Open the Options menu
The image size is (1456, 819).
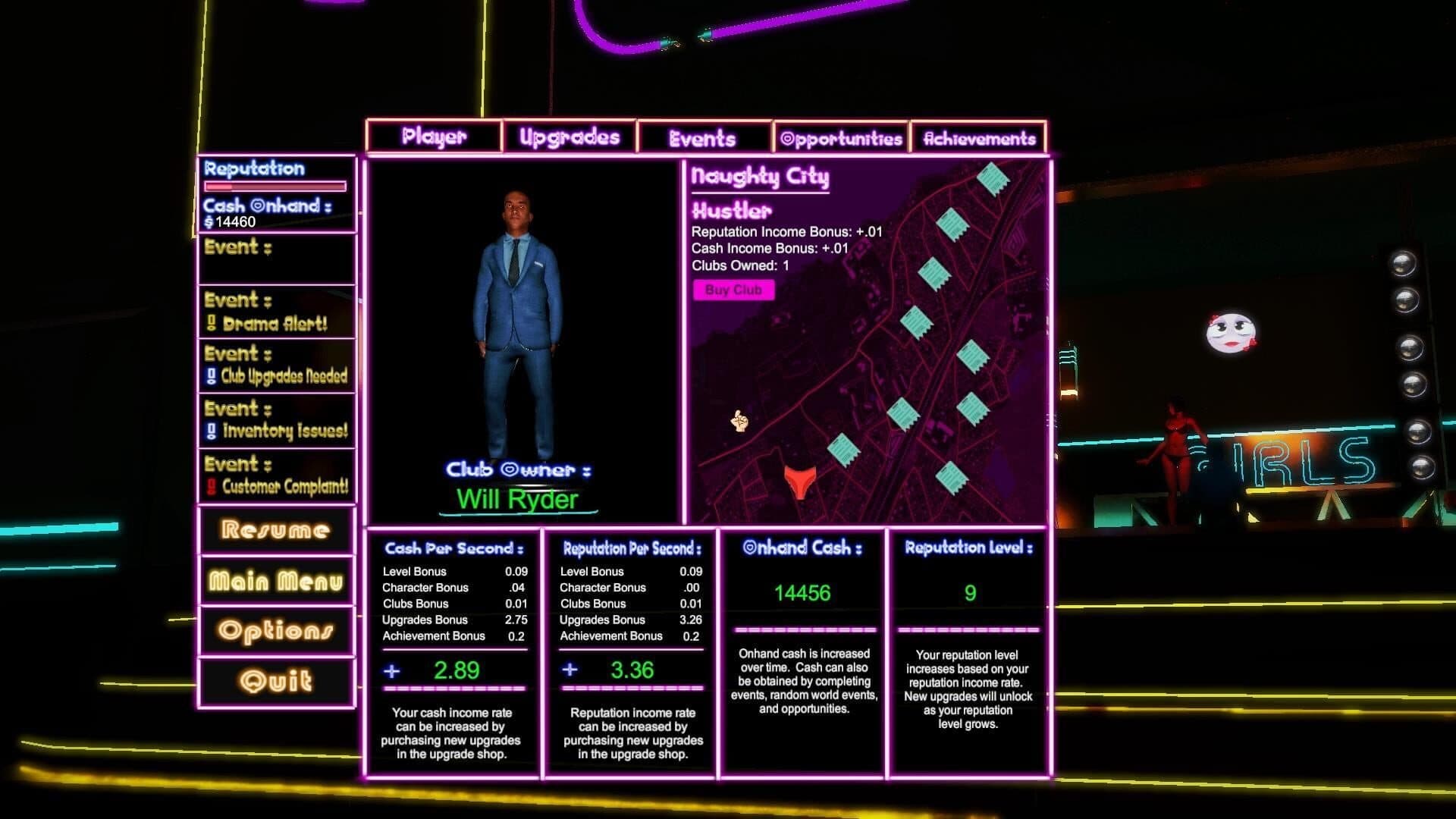click(x=276, y=631)
